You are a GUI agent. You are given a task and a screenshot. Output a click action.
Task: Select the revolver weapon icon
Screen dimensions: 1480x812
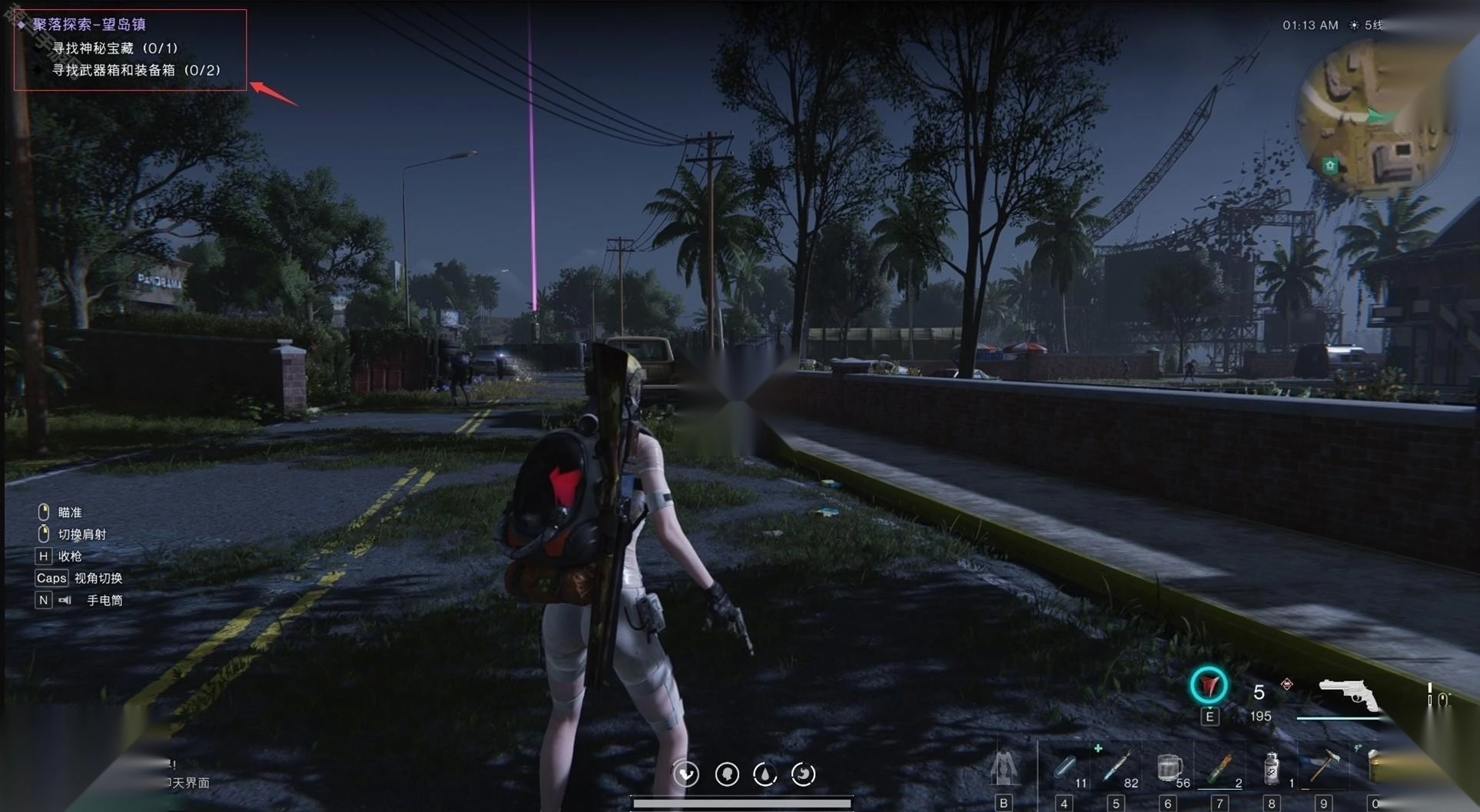1347,695
